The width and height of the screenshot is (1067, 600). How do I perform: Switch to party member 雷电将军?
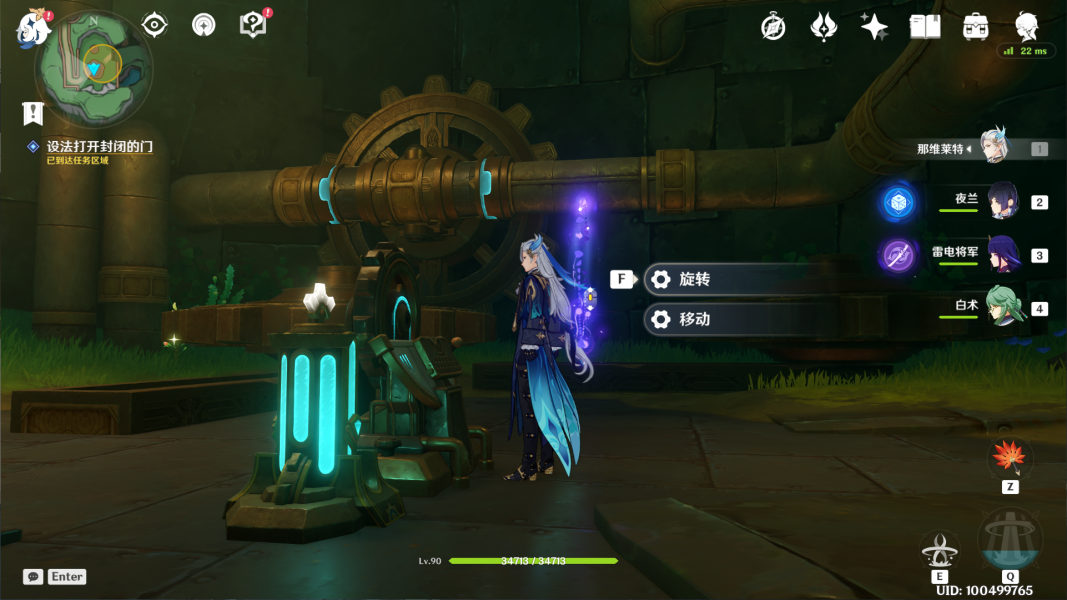pyautogui.click(x=1002, y=254)
